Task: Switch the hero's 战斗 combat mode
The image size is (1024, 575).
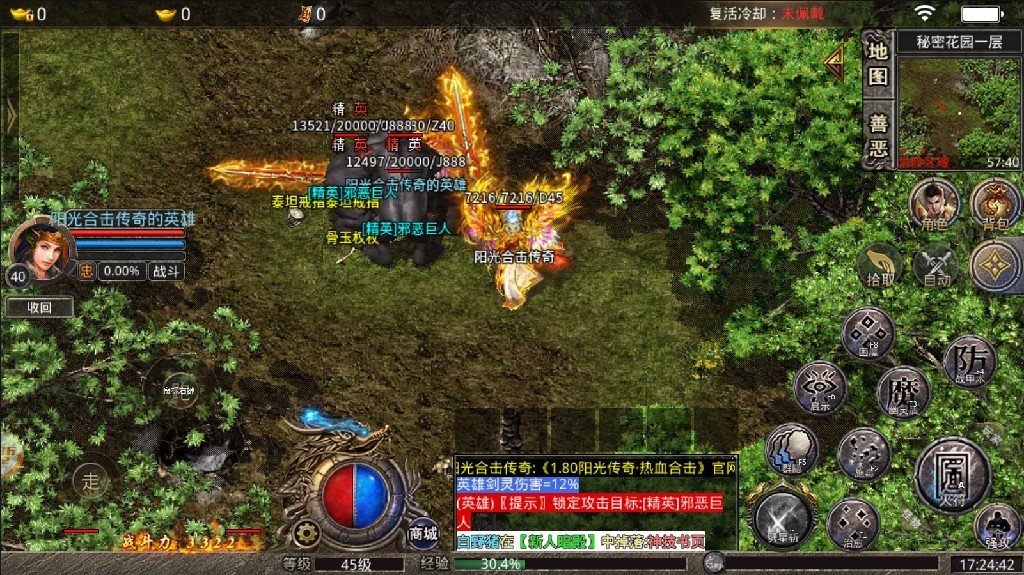Action: [165, 270]
